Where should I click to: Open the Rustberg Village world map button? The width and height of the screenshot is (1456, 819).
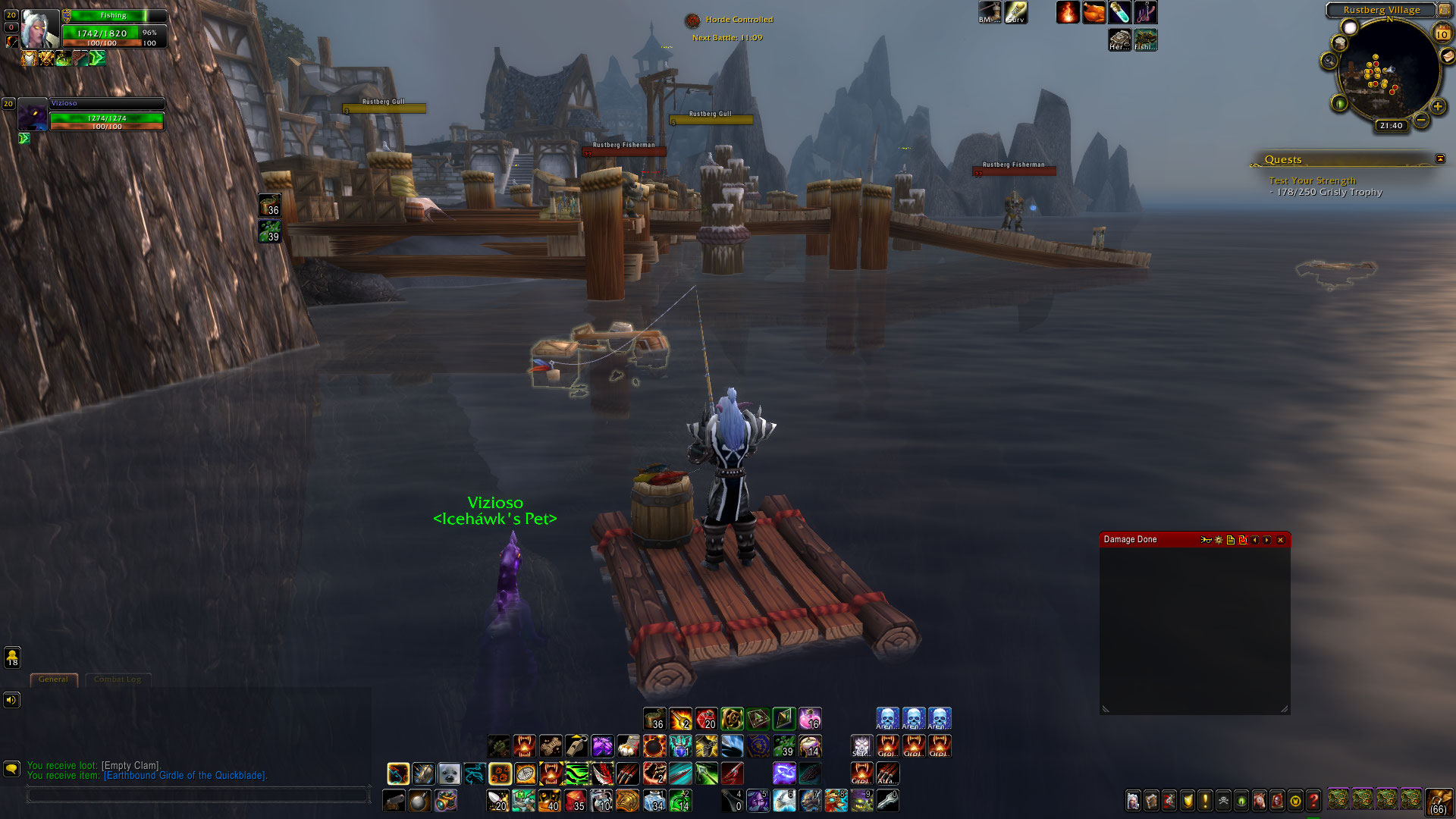pos(1444,10)
